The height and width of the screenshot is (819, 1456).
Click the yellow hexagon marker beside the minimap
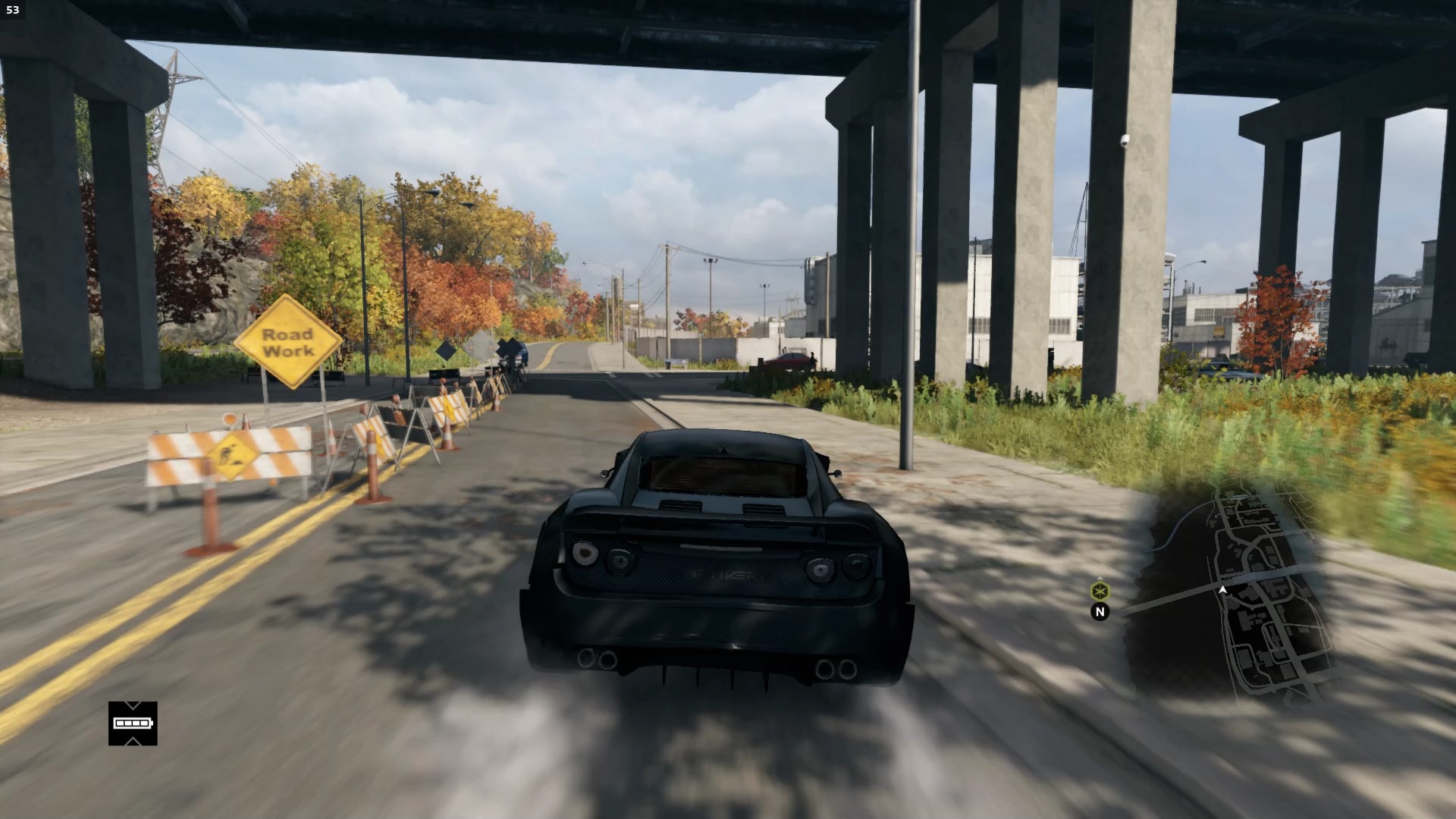(x=1100, y=591)
